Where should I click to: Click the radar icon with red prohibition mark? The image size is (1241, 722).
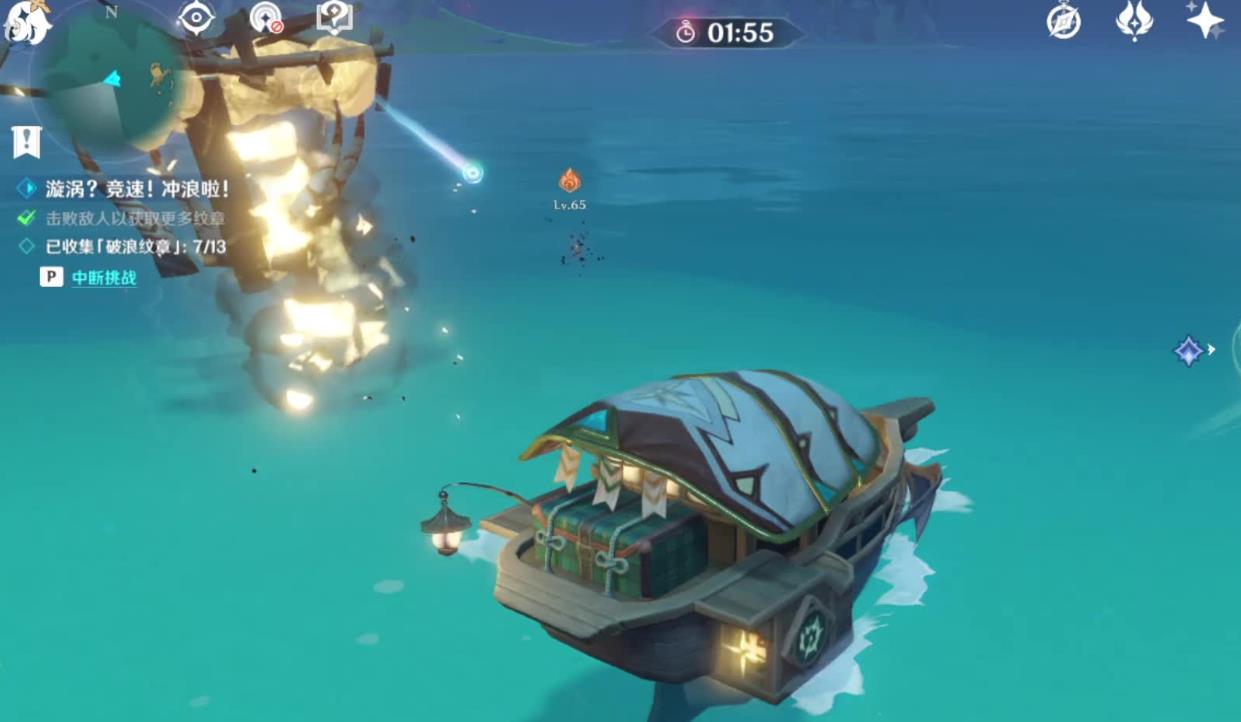coord(266,19)
